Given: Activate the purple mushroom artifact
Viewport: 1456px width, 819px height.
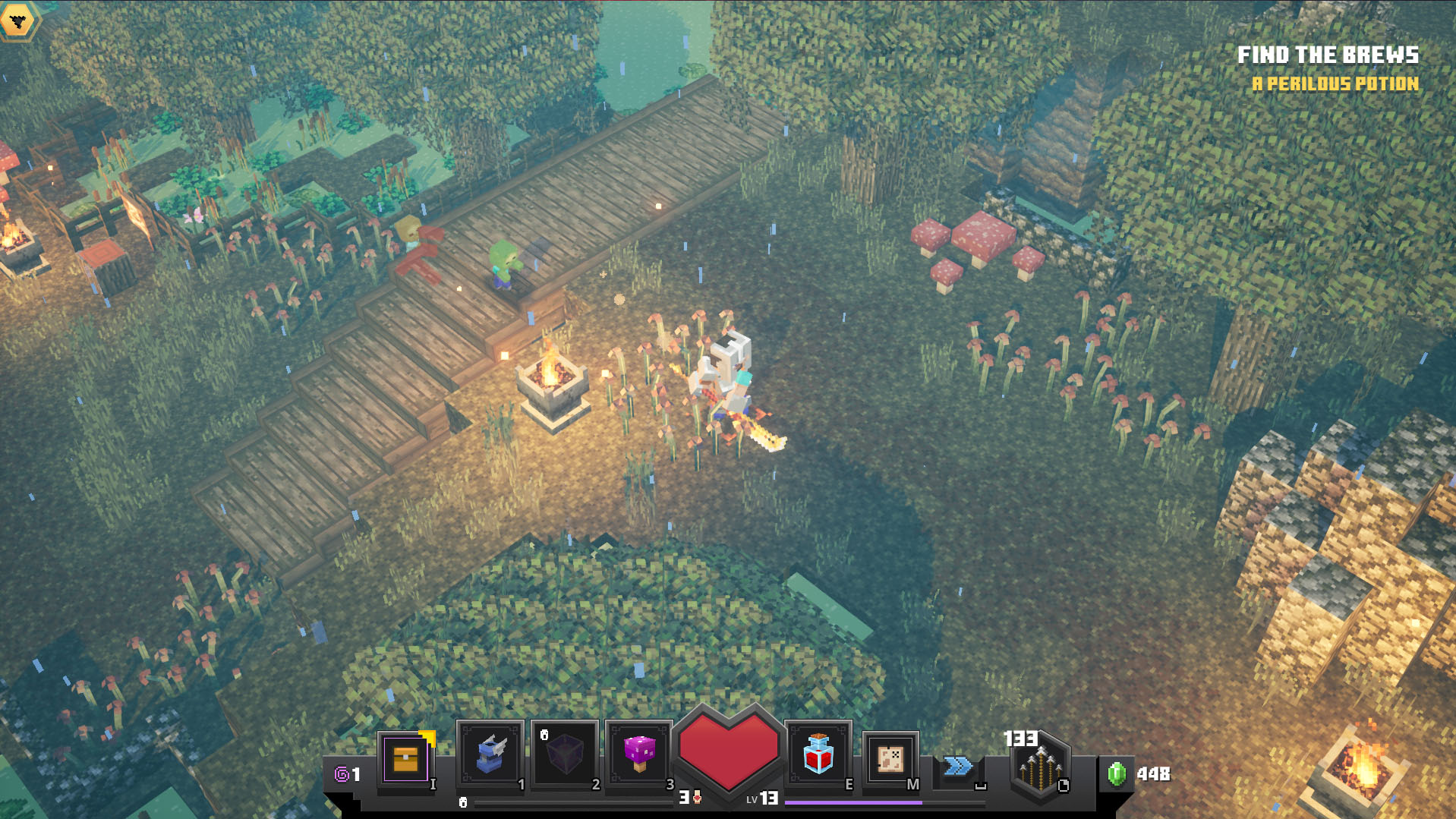Looking at the screenshot, I should tap(638, 755).
